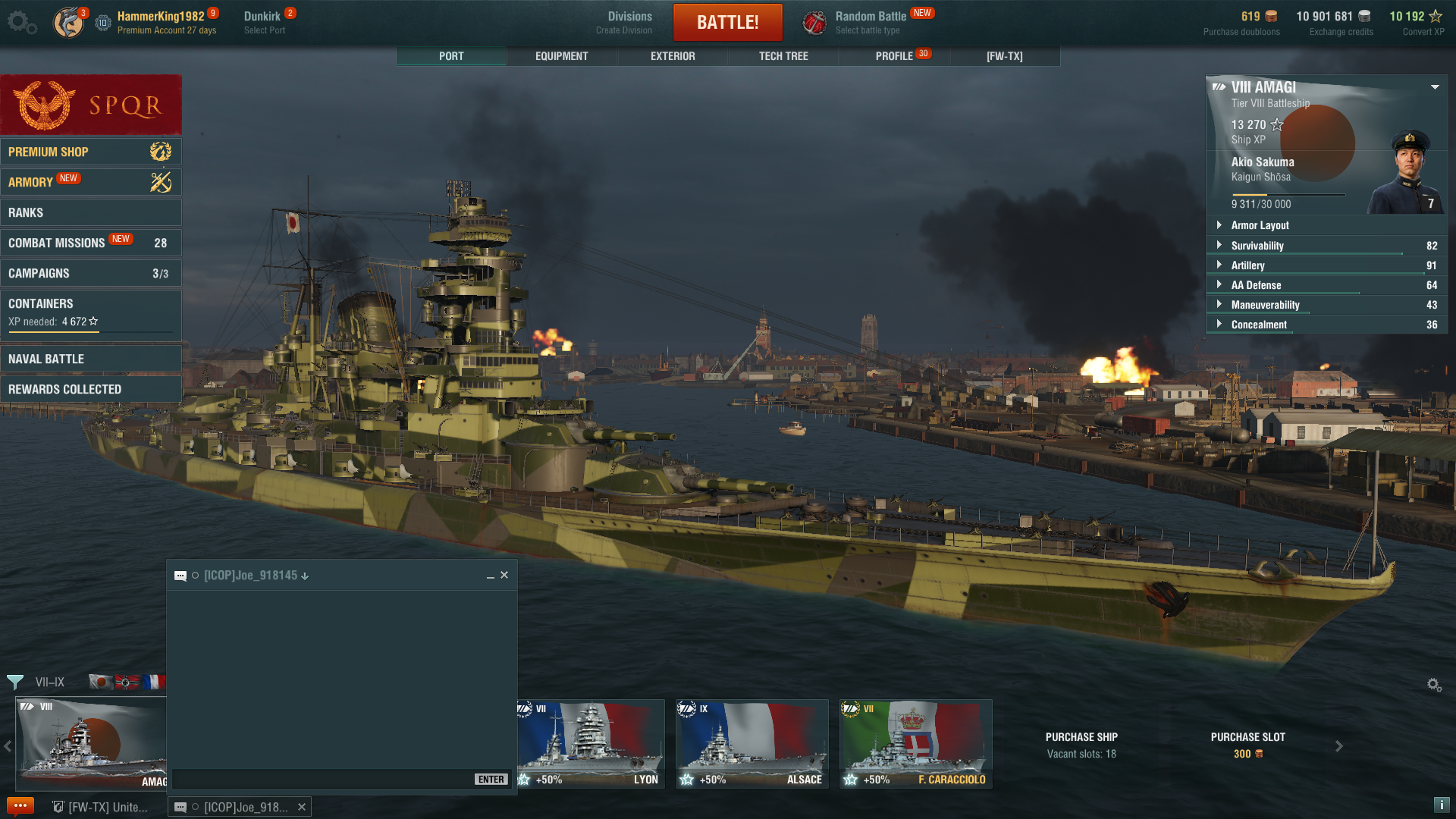1456x819 pixels.
Task: View the Profile tab
Action: click(x=894, y=56)
